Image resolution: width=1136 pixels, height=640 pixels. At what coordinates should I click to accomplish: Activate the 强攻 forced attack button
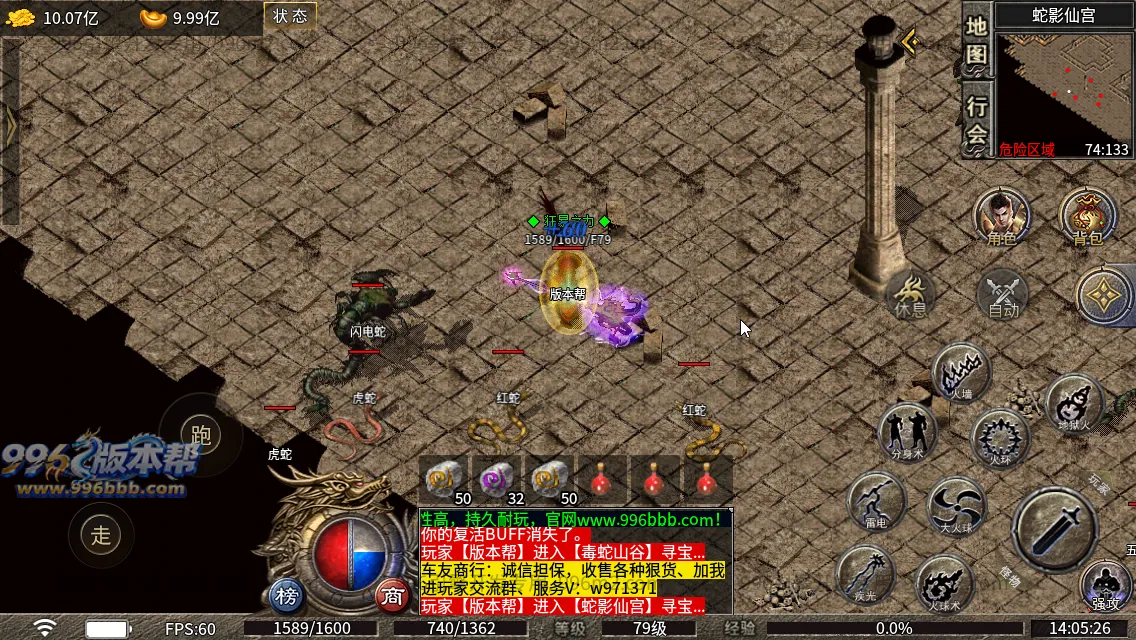tap(1106, 585)
